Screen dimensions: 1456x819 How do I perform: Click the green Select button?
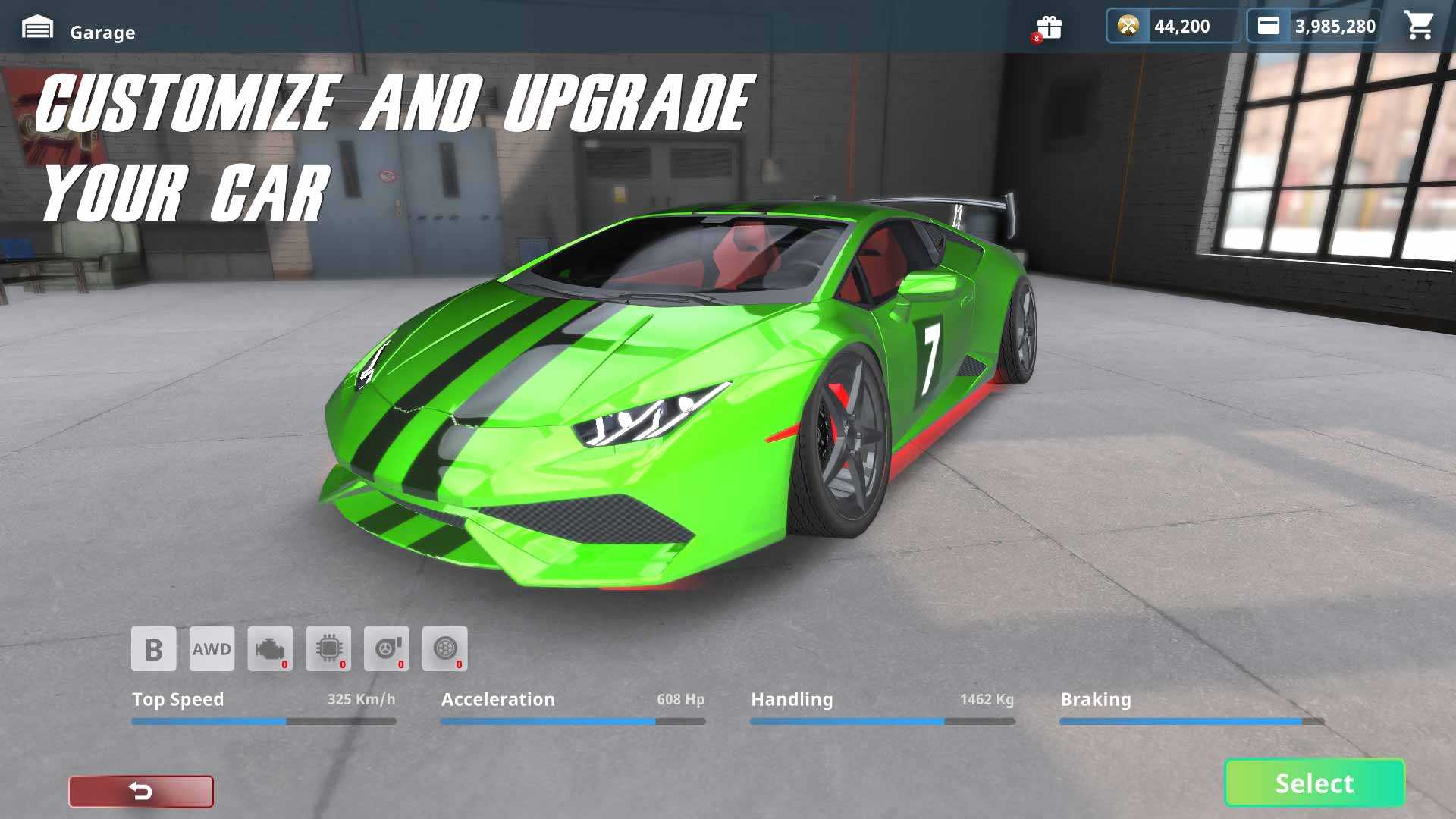click(1314, 783)
